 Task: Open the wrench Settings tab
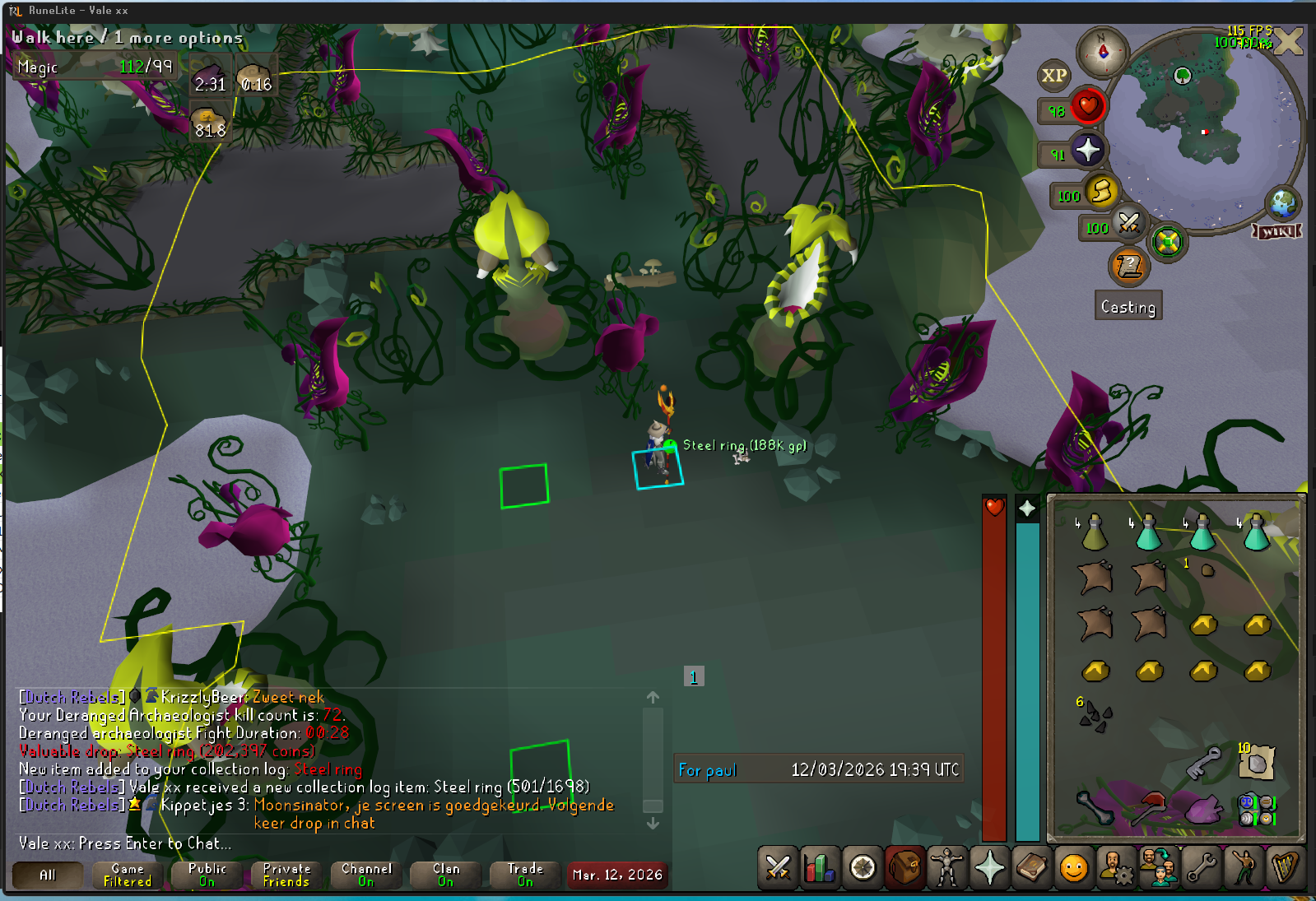[x=1202, y=868]
